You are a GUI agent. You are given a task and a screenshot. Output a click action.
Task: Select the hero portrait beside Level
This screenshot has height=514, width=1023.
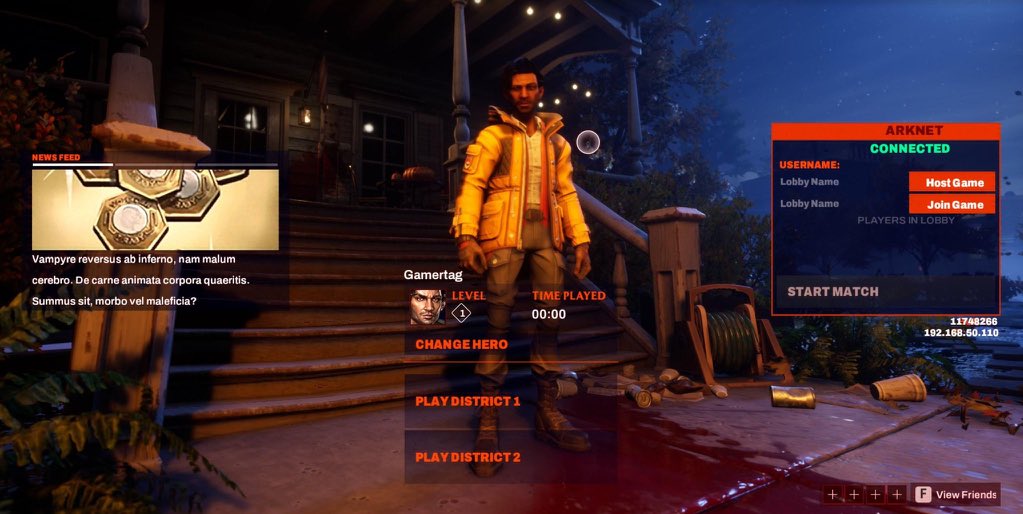point(426,307)
